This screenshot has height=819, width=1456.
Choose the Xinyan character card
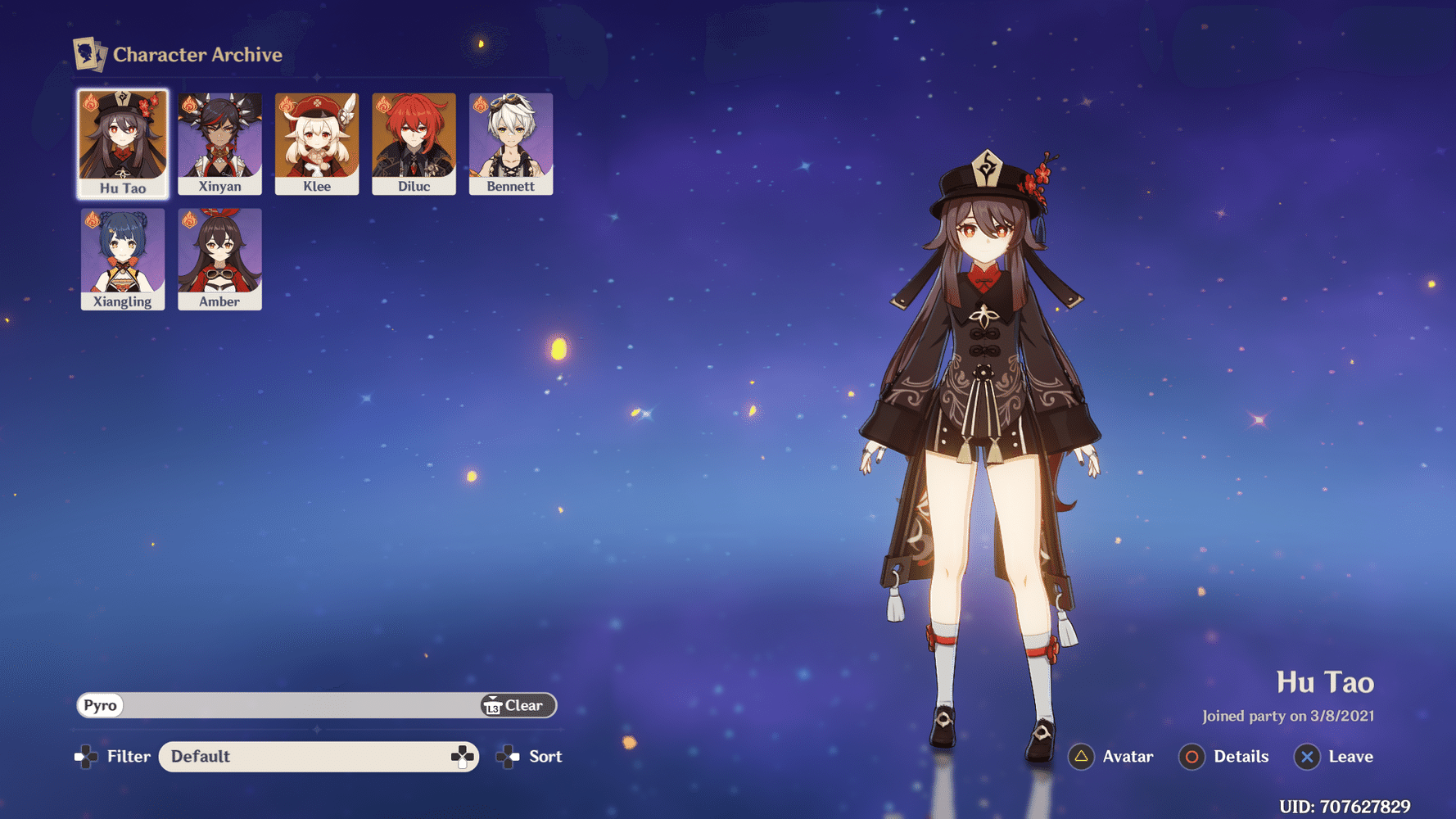[x=219, y=143]
